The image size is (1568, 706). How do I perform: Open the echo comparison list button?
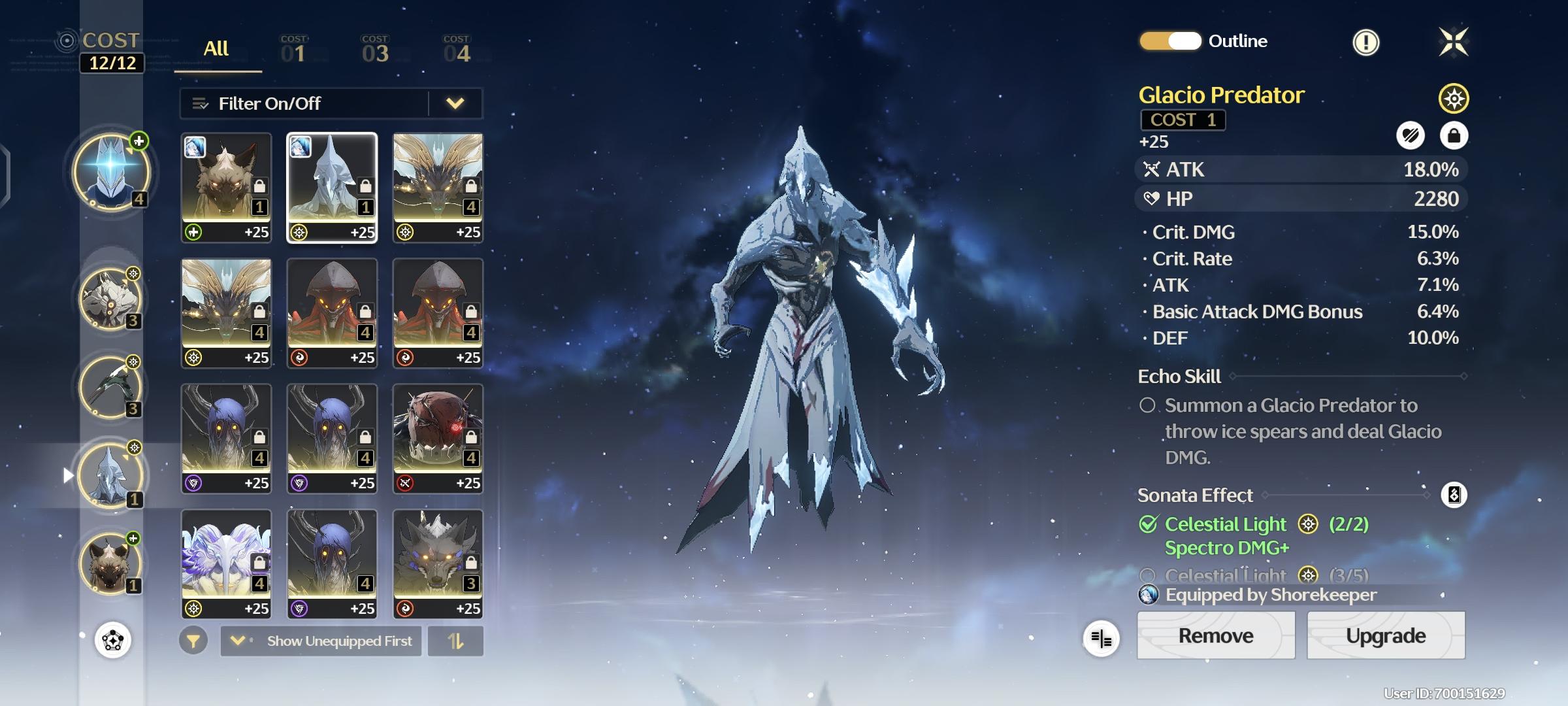[1101, 638]
